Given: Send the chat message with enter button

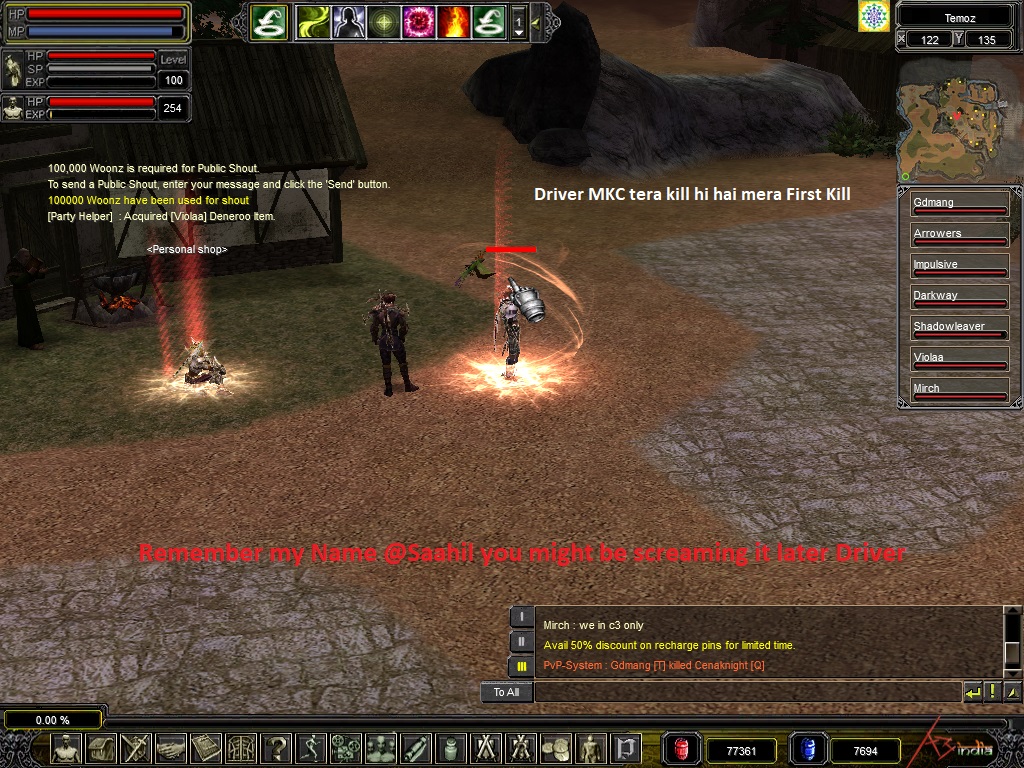Looking at the screenshot, I should (x=972, y=692).
